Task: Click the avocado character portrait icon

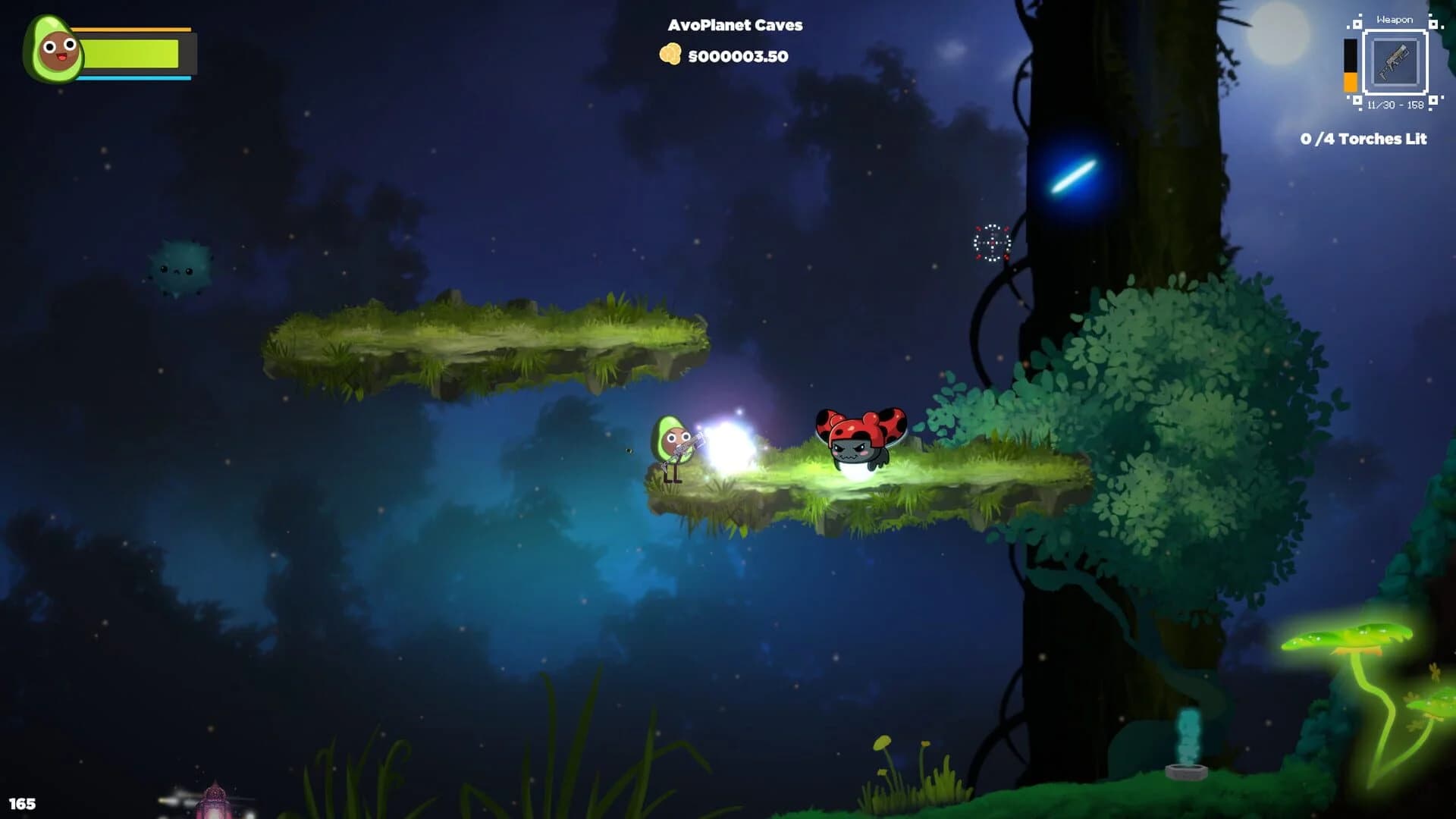Action: point(53,48)
